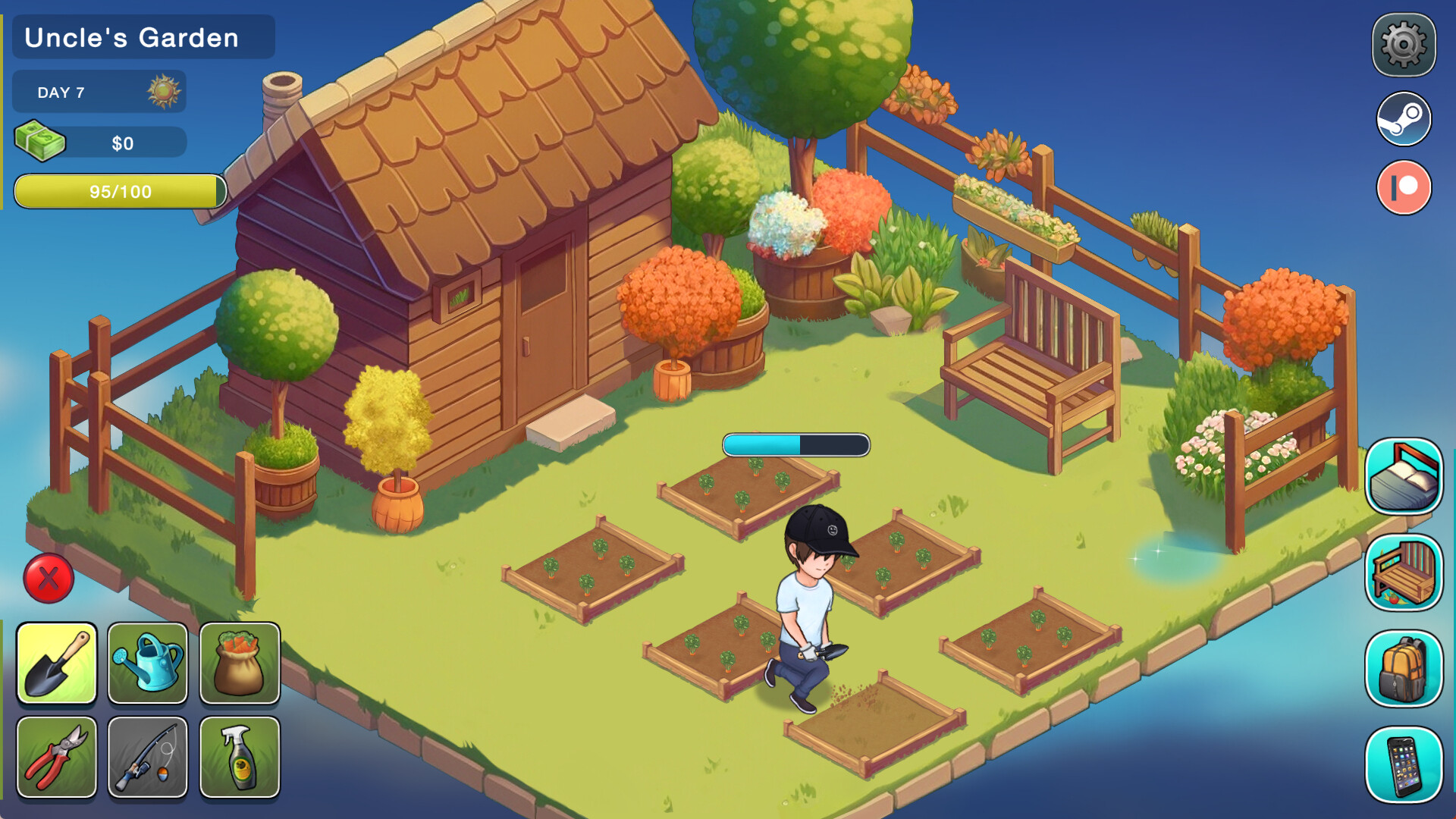Go to bed using the bed icon
This screenshot has width=1456, height=819.
pos(1404,474)
